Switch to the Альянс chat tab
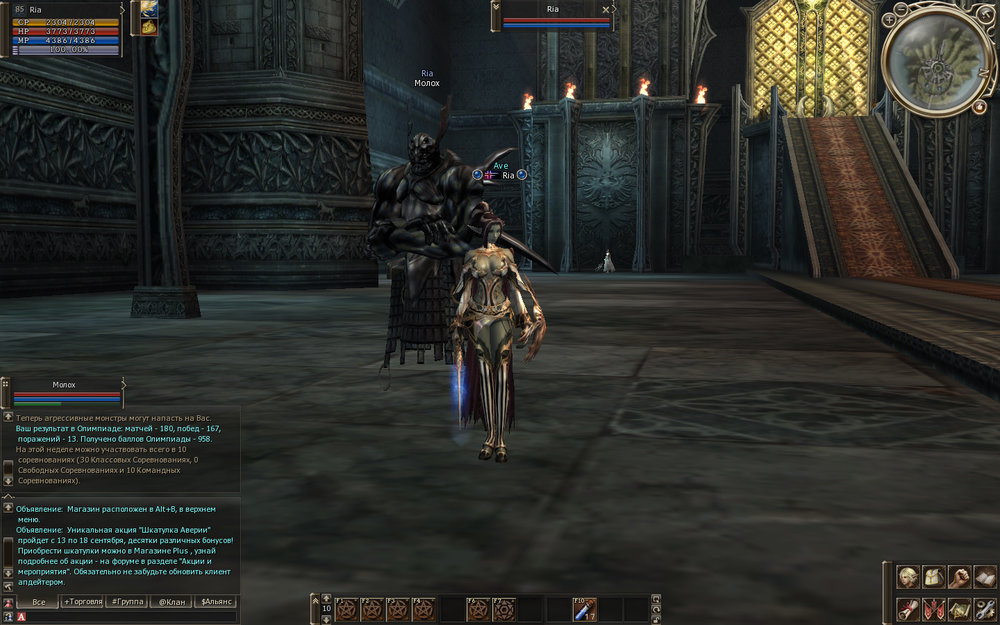Screen dimensions: 1000x625 215,602
